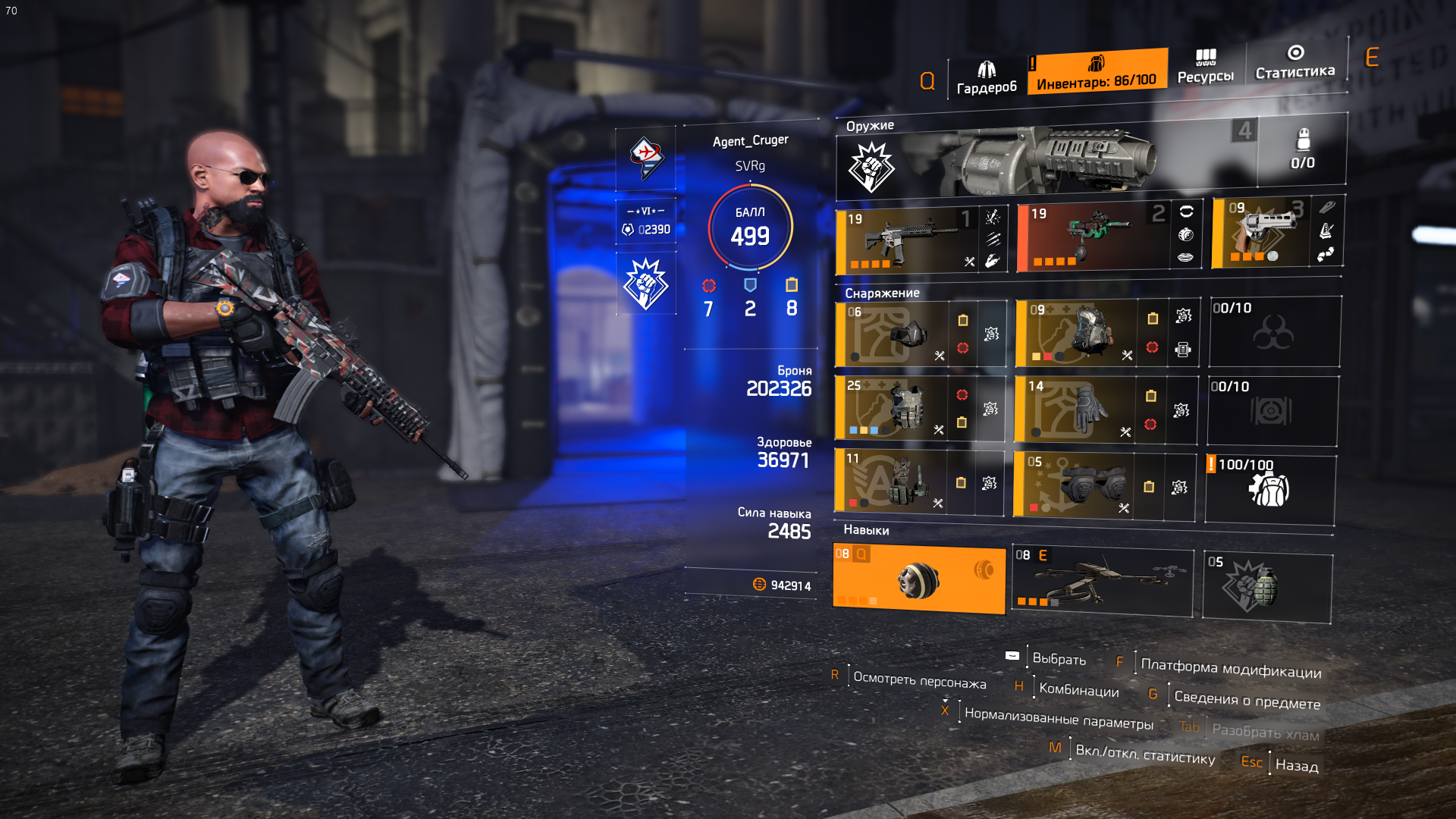
Task: Switch to the Ресурсы tab
Action: (1205, 67)
